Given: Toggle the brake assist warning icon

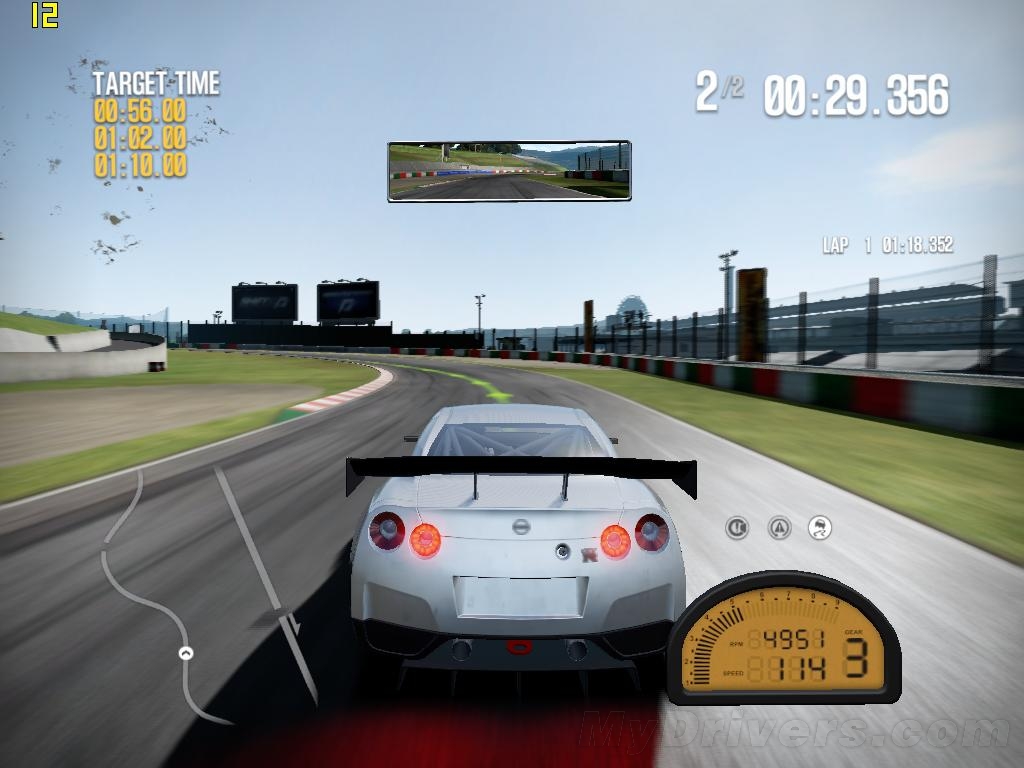Looking at the screenshot, I should pos(737,527).
